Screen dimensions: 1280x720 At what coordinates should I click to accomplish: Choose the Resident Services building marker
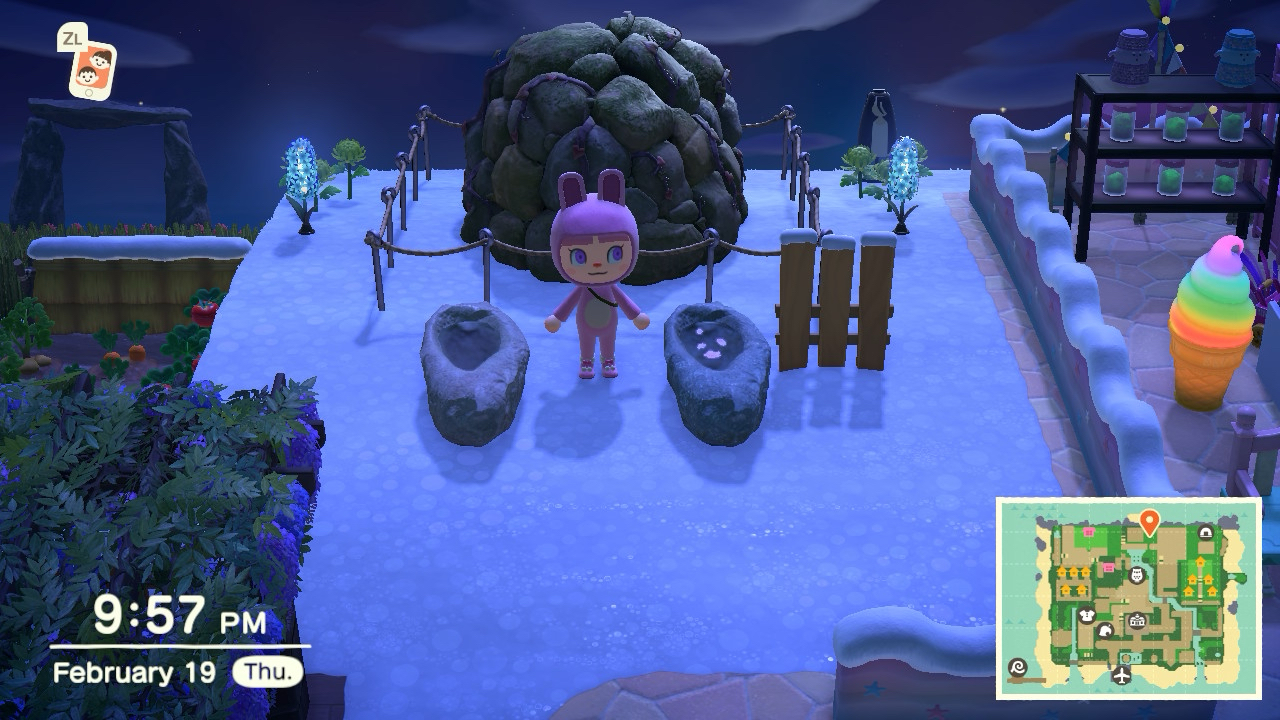1136,621
